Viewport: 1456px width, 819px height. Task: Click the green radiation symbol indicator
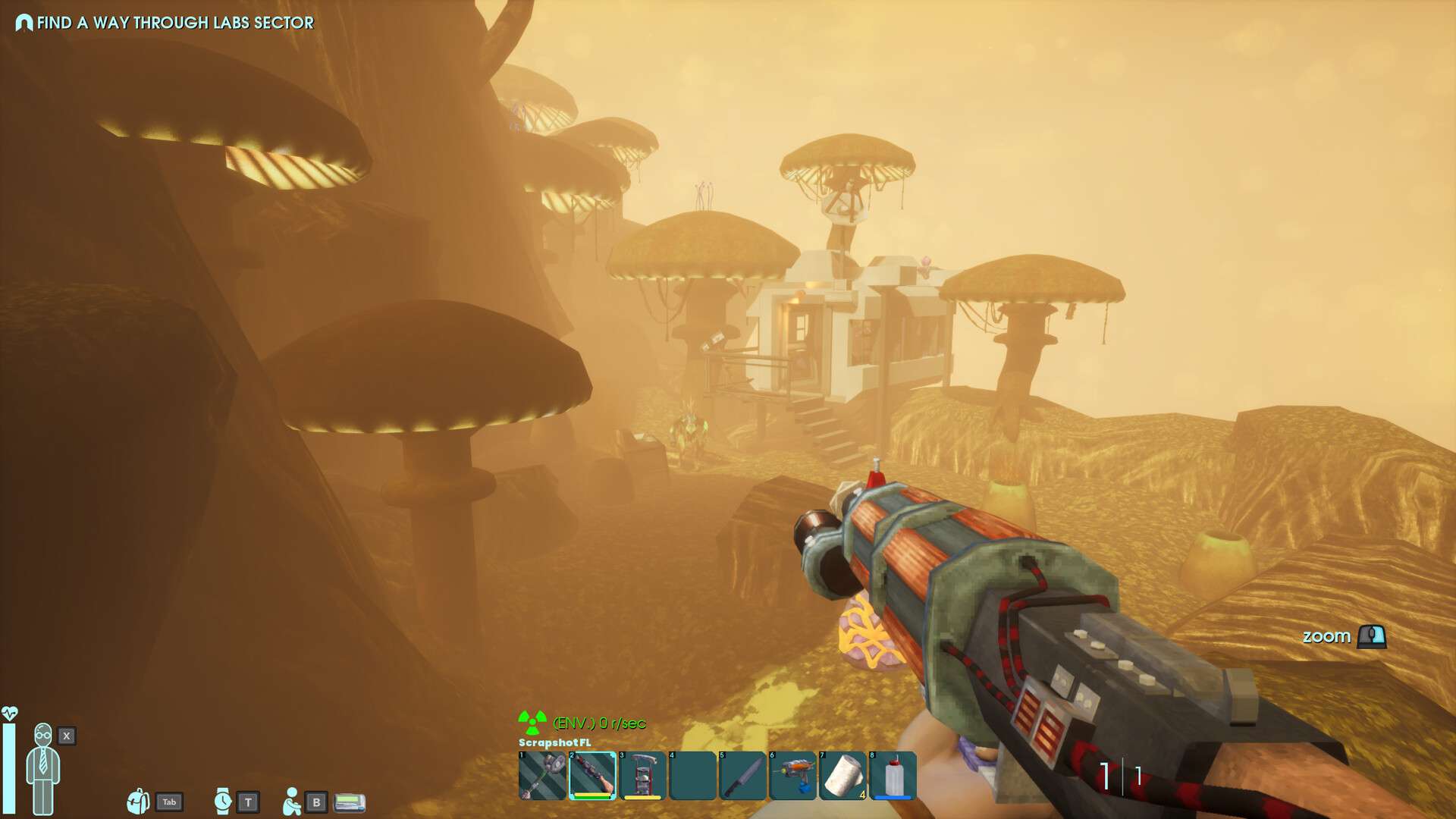[532, 722]
